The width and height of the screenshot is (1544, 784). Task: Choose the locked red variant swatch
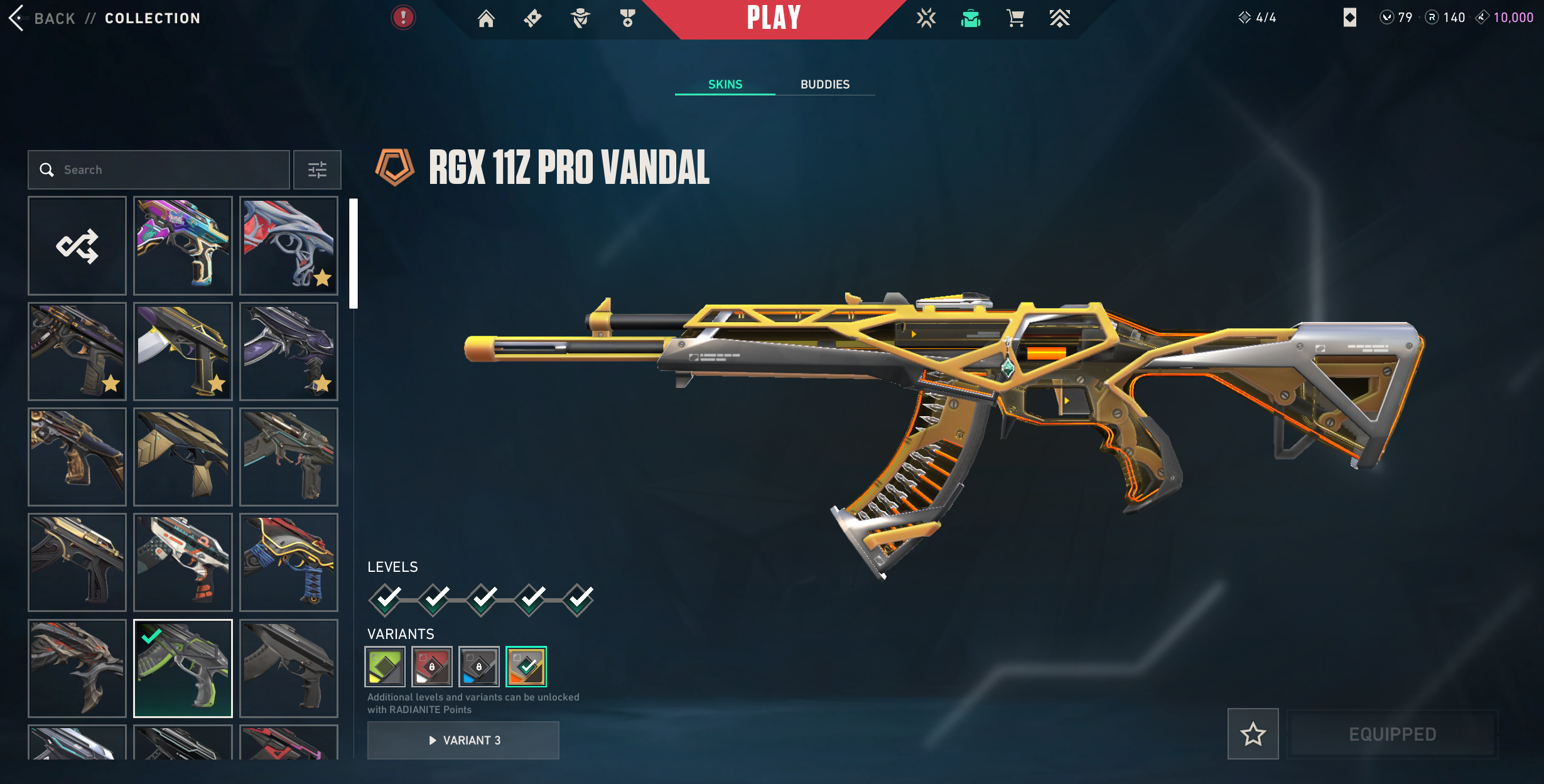[x=432, y=667]
